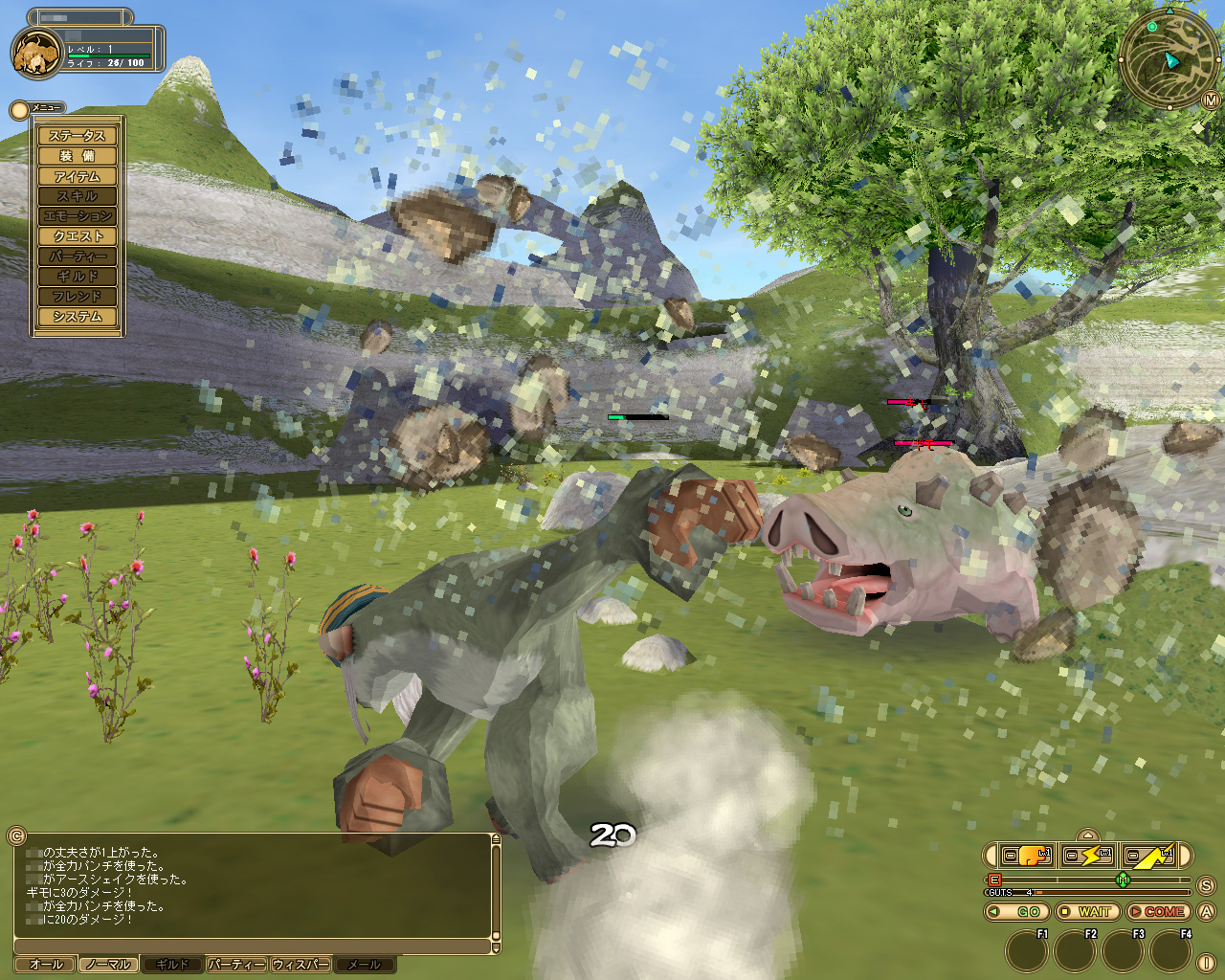Screen dimensions: 1225x980
Task: Open the システム (System) menu entry
Action: point(78,317)
